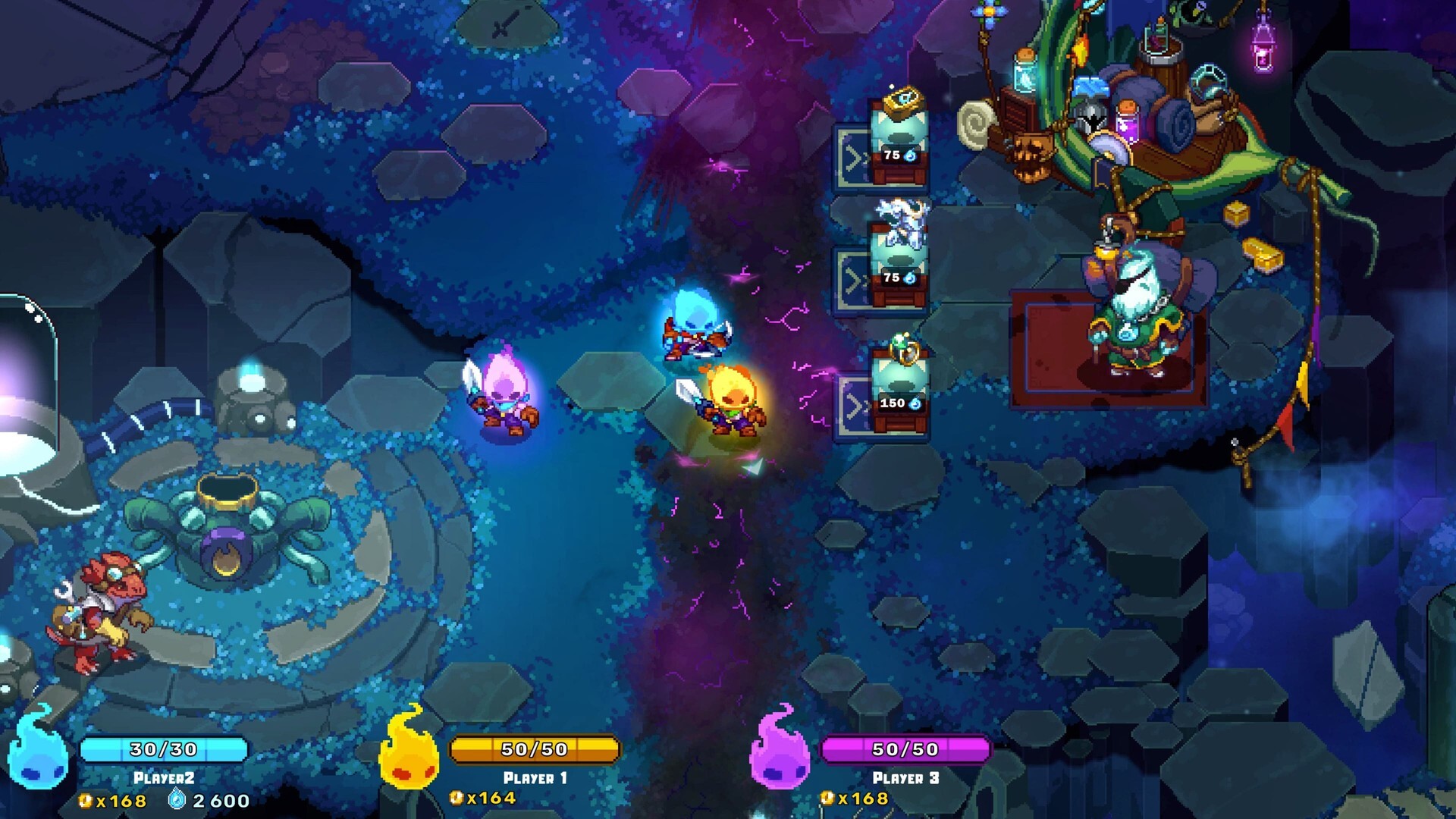Click Player2's 30/30 health bar
This screenshot has height=819, width=1456.
(x=165, y=747)
